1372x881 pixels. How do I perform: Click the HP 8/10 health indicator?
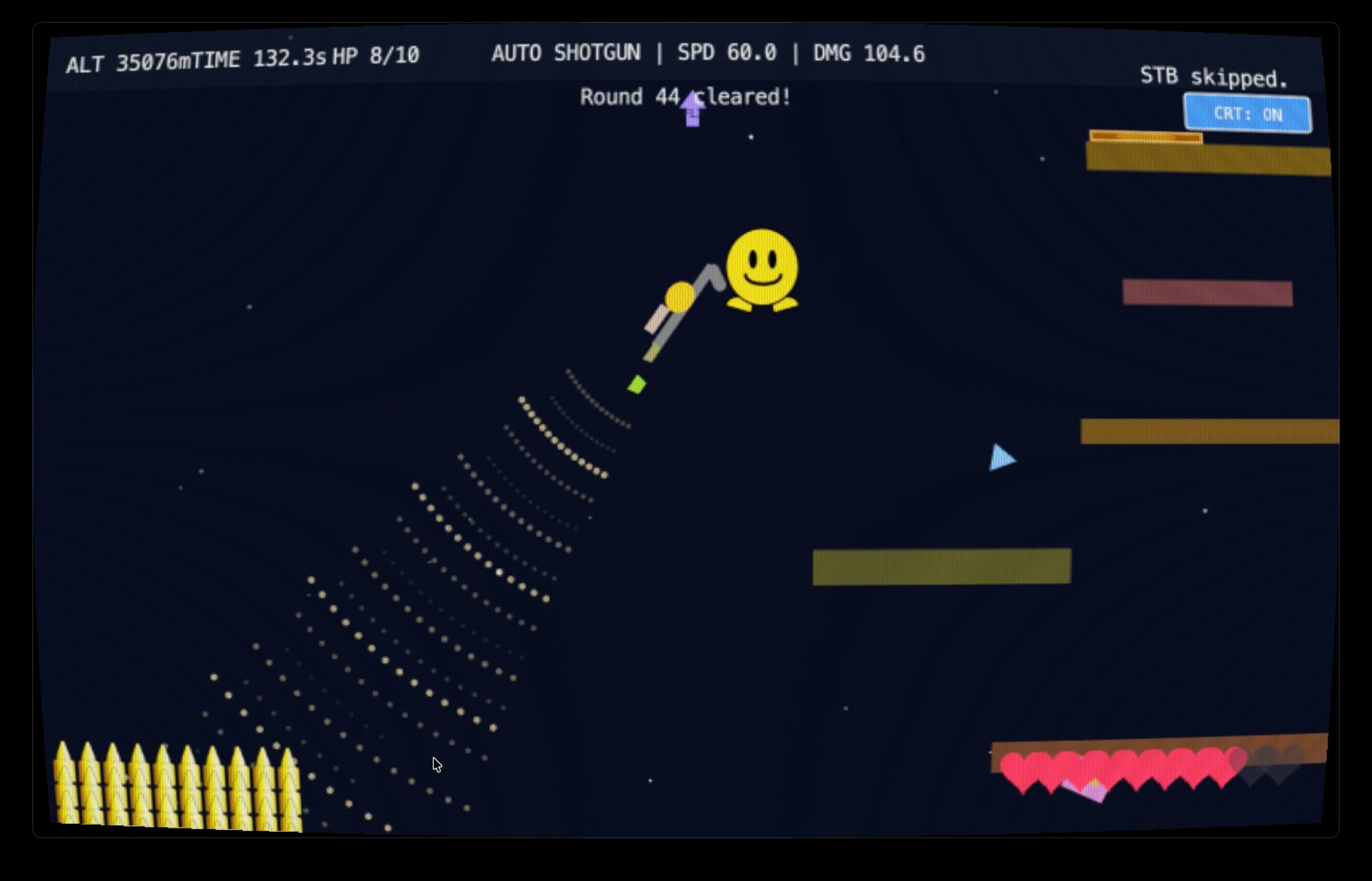377,55
